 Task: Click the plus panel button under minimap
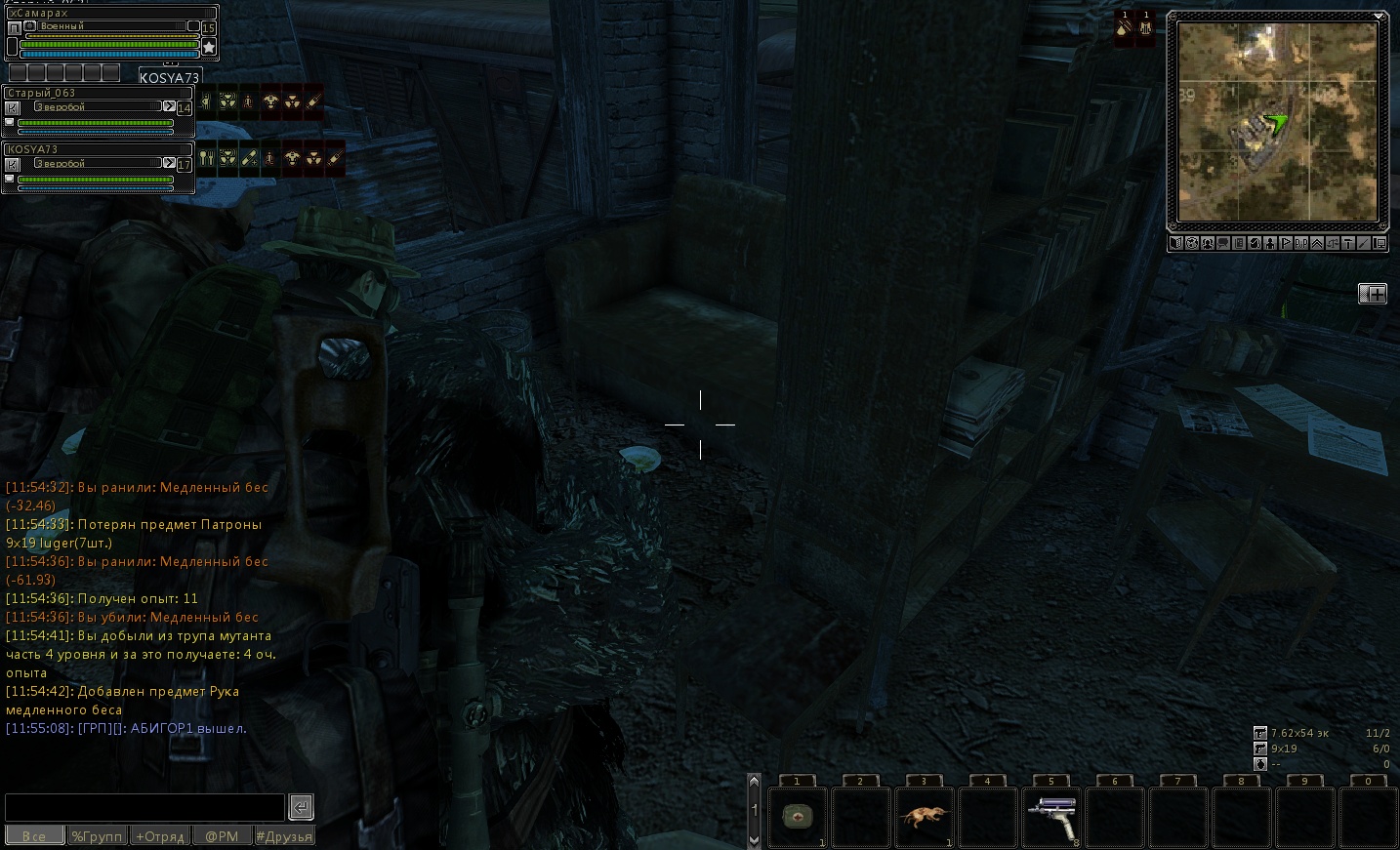1372,294
